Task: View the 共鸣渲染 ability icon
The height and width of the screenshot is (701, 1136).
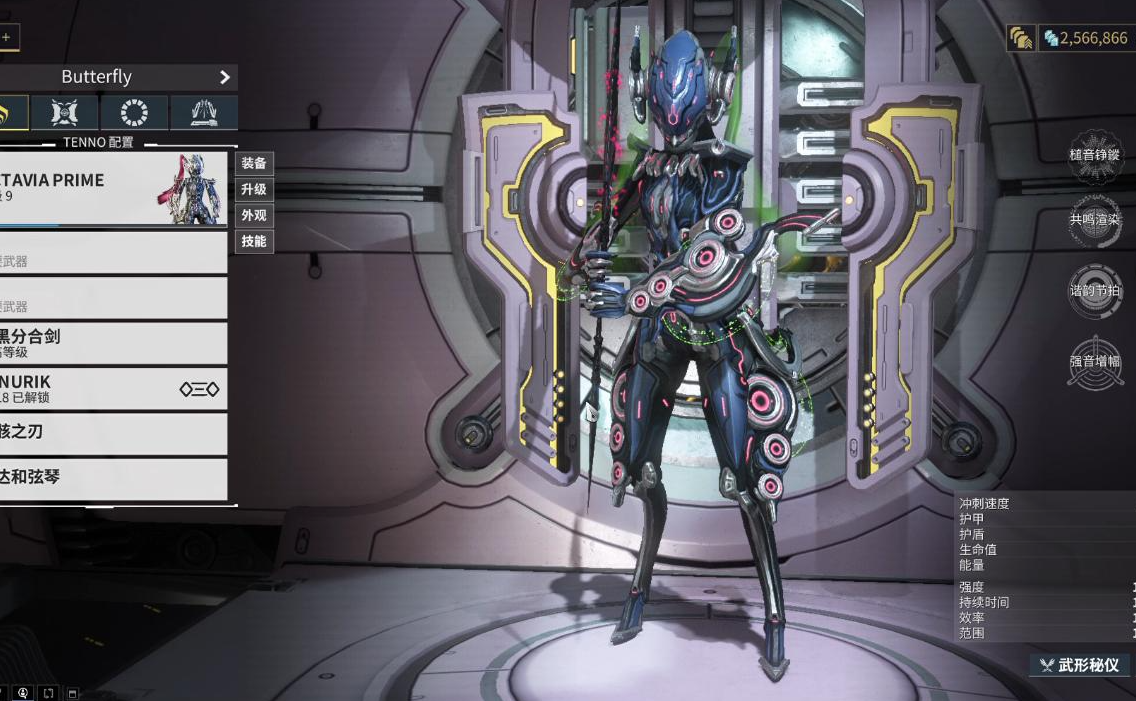Action: tap(1095, 220)
